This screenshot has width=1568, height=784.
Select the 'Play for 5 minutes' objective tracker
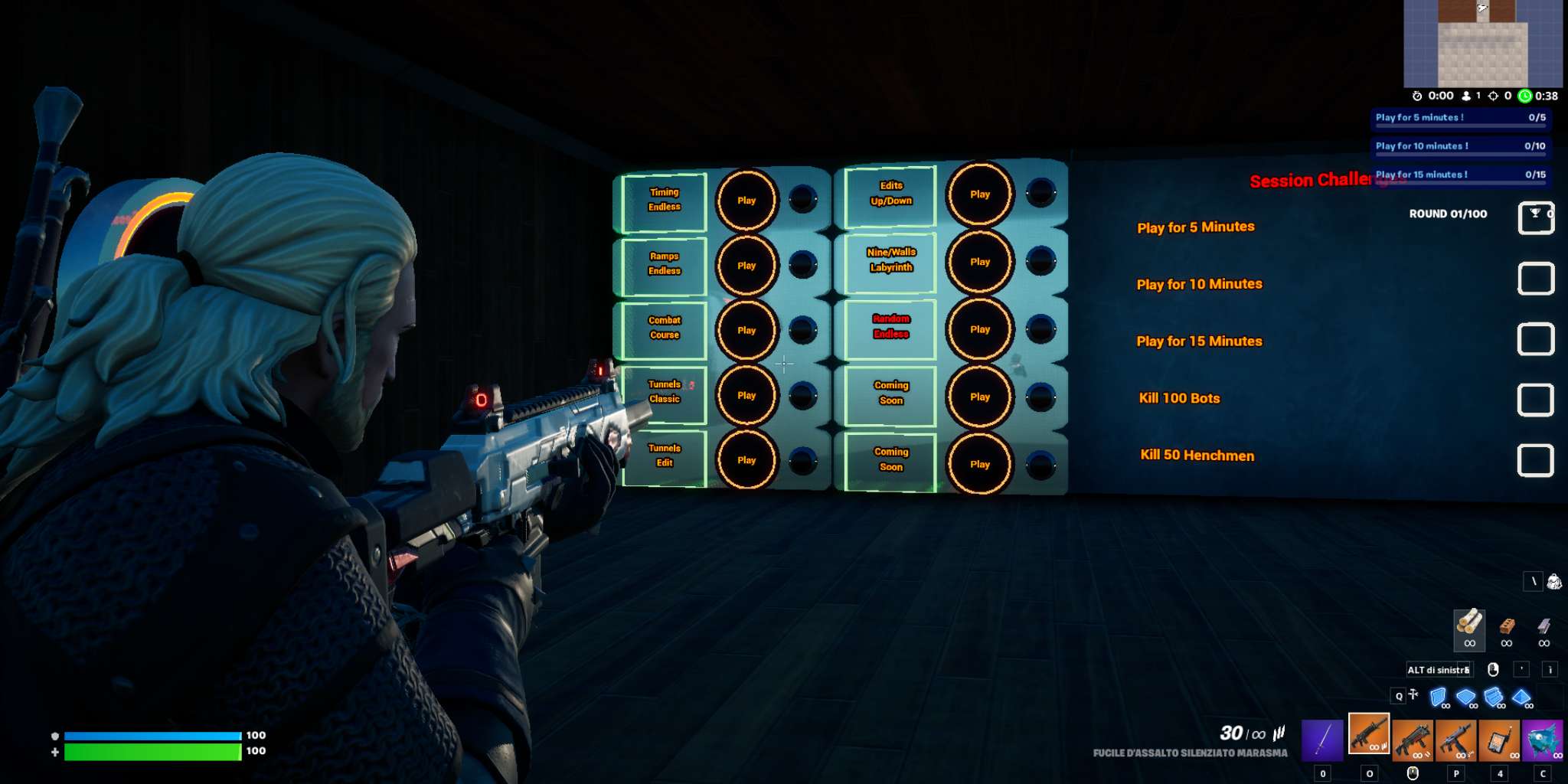pyautogui.click(x=1460, y=118)
